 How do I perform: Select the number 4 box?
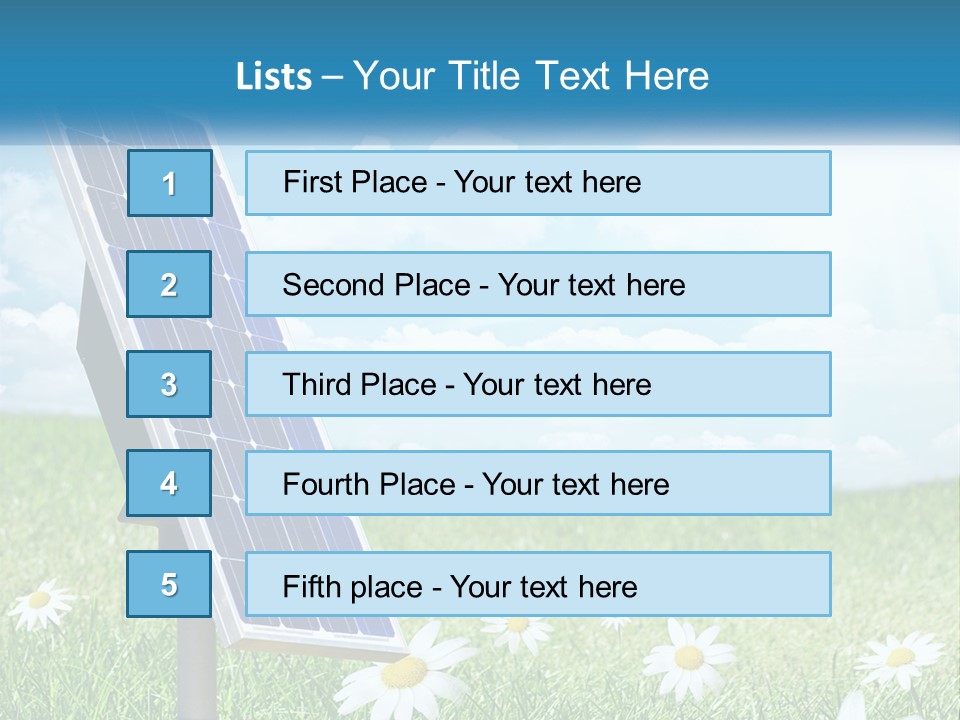169,484
